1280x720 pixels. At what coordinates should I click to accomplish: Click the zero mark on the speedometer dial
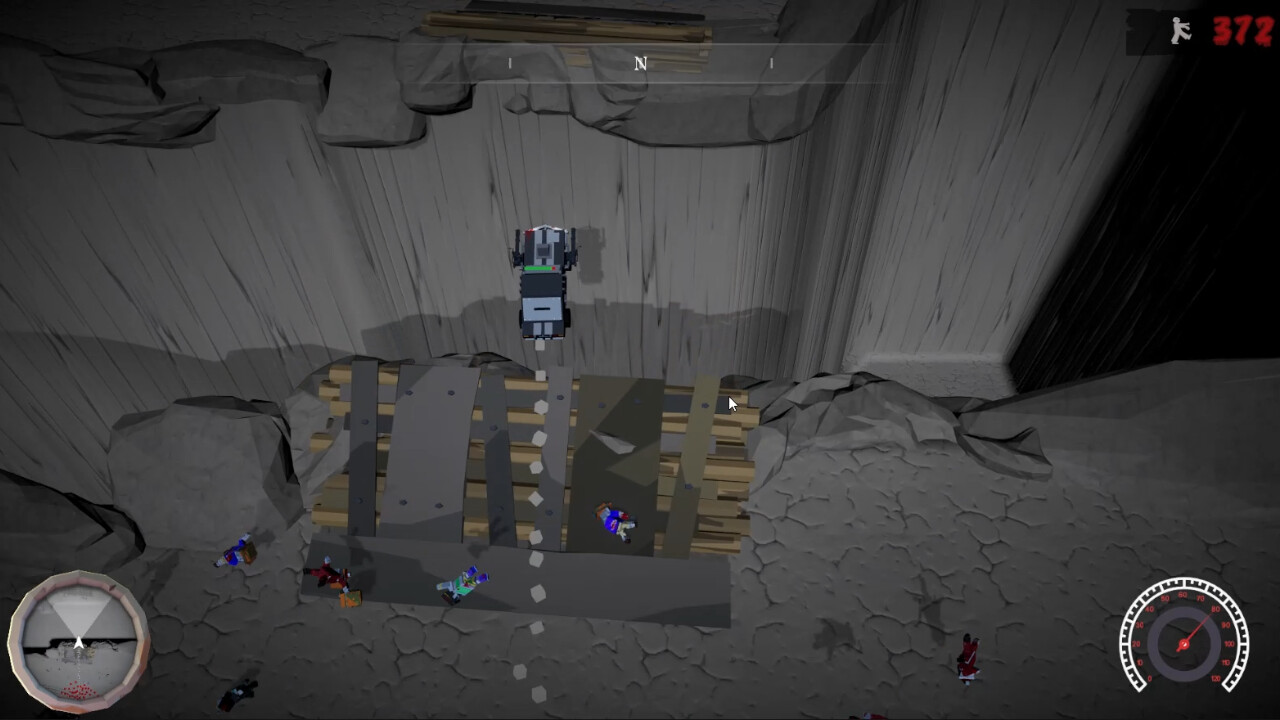tap(1150, 677)
